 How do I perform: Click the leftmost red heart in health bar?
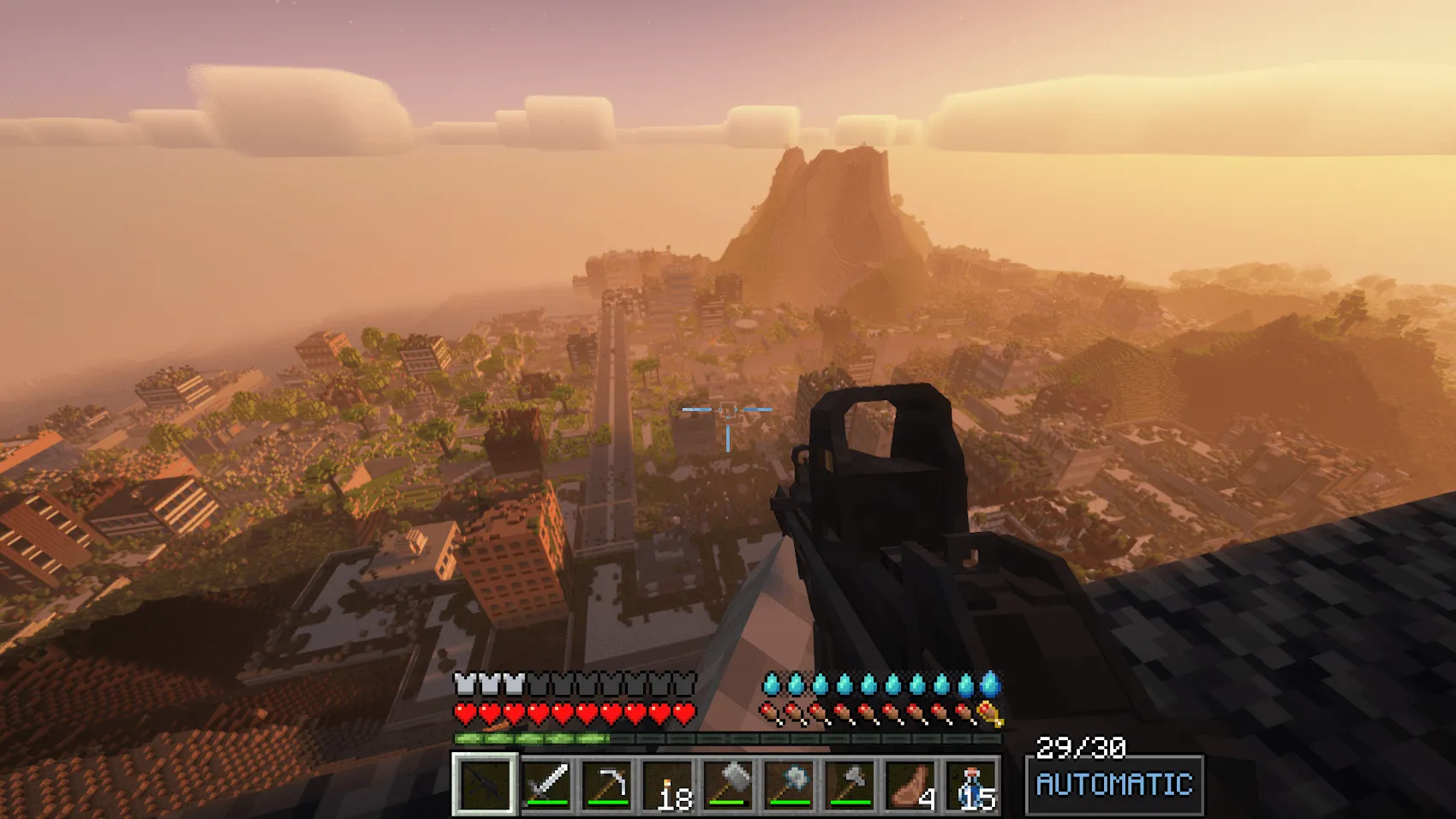click(463, 712)
